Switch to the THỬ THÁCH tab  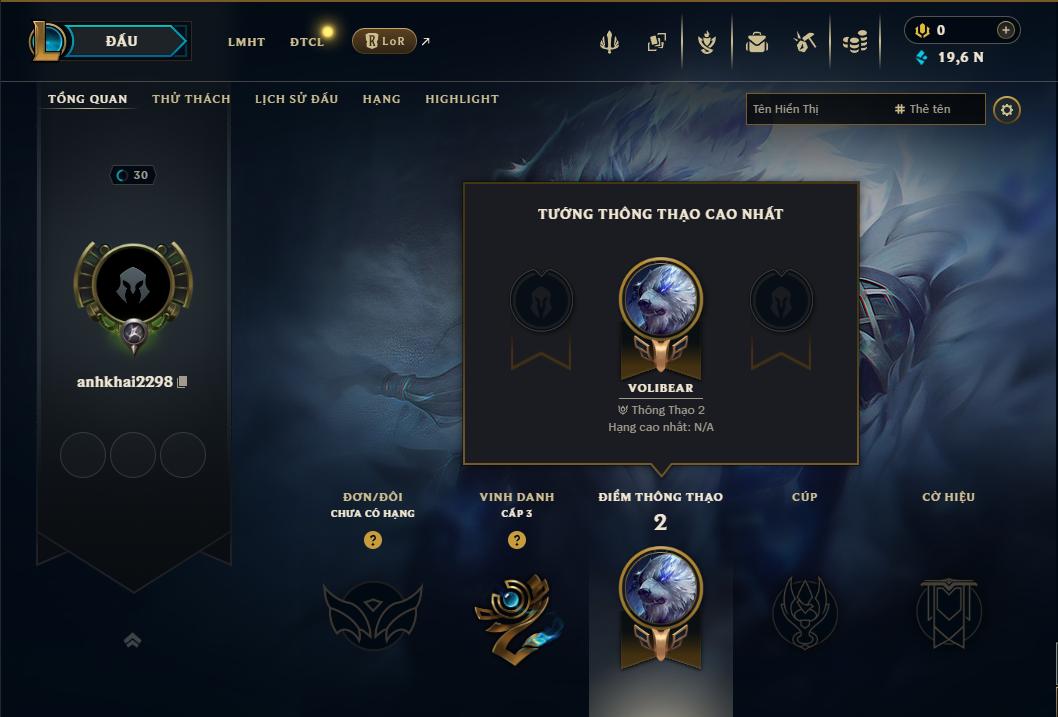click(191, 99)
